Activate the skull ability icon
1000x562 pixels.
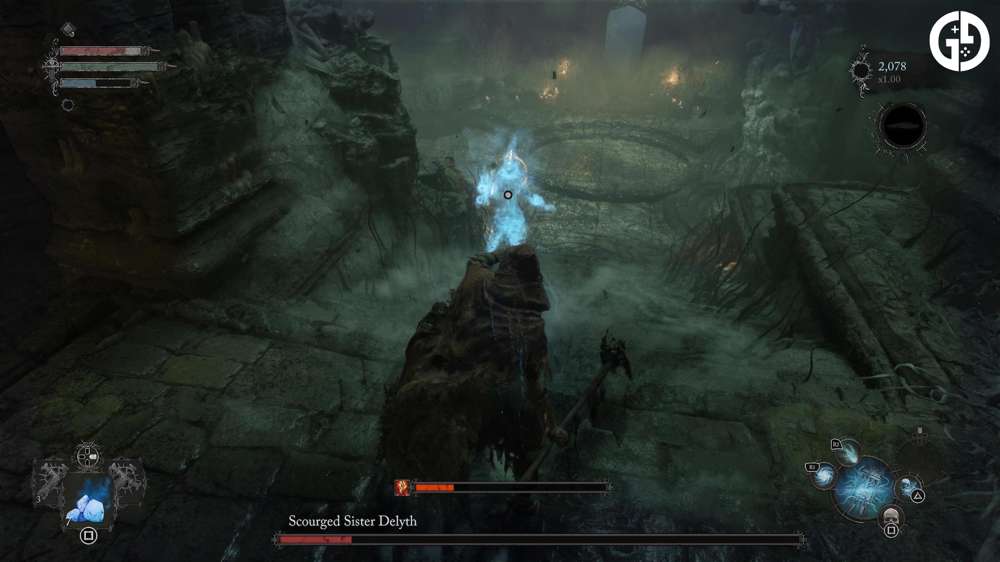(889, 516)
